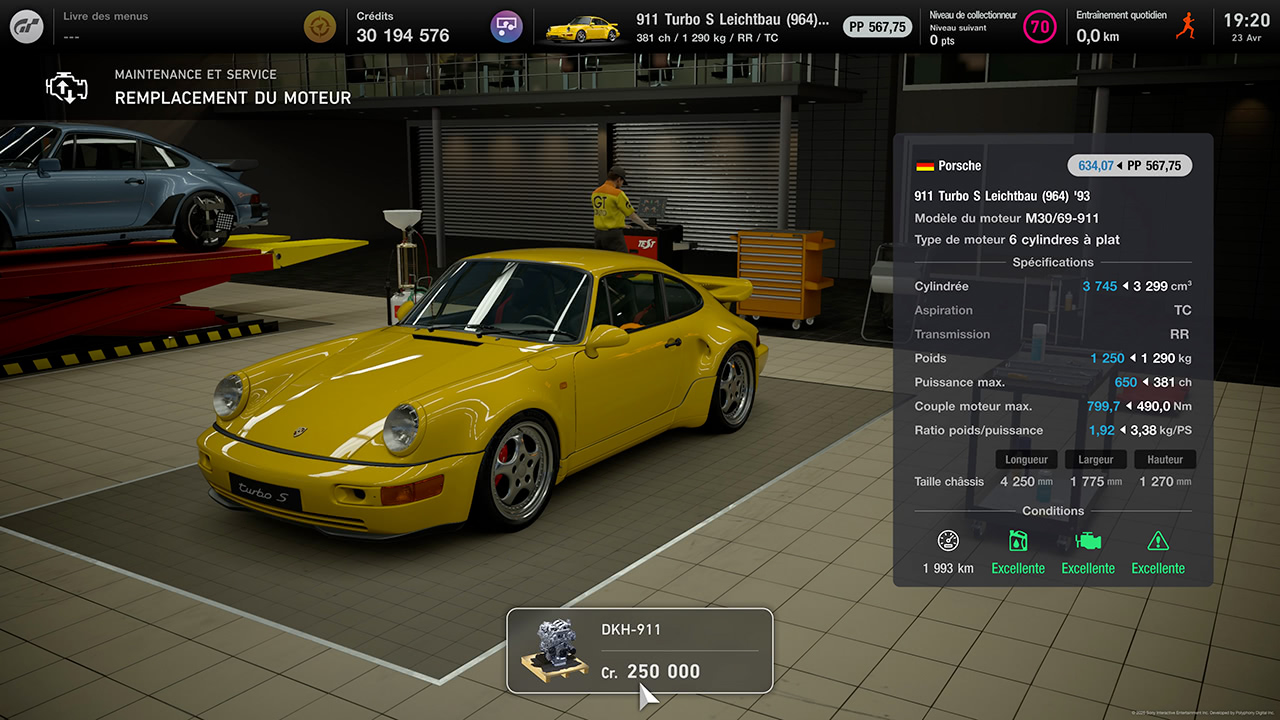Show the Largeur chassis measurement
The height and width of the screenshot is (720, 1280).
1095,459
